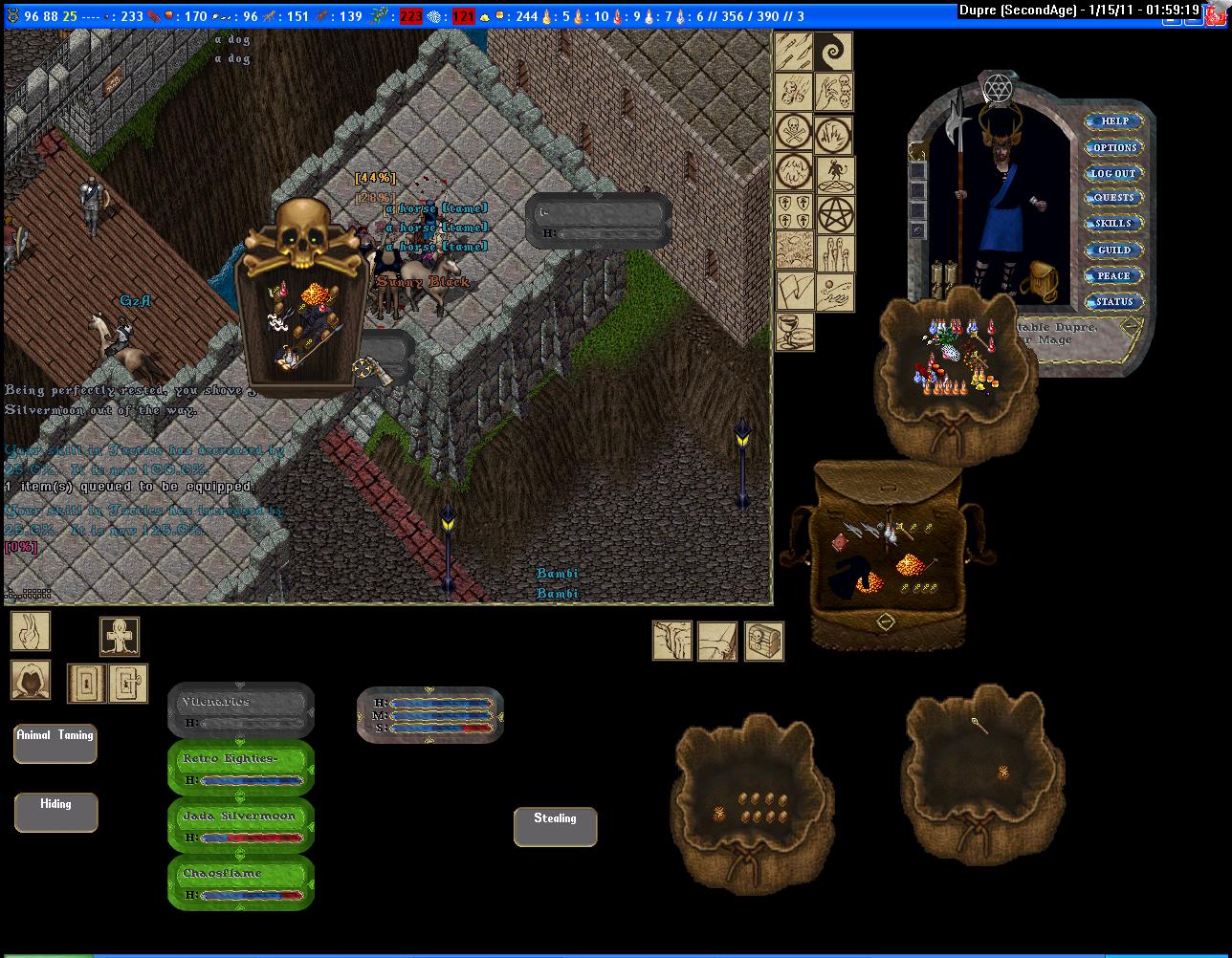Open the QUESTS log

tap(1113, 198)
